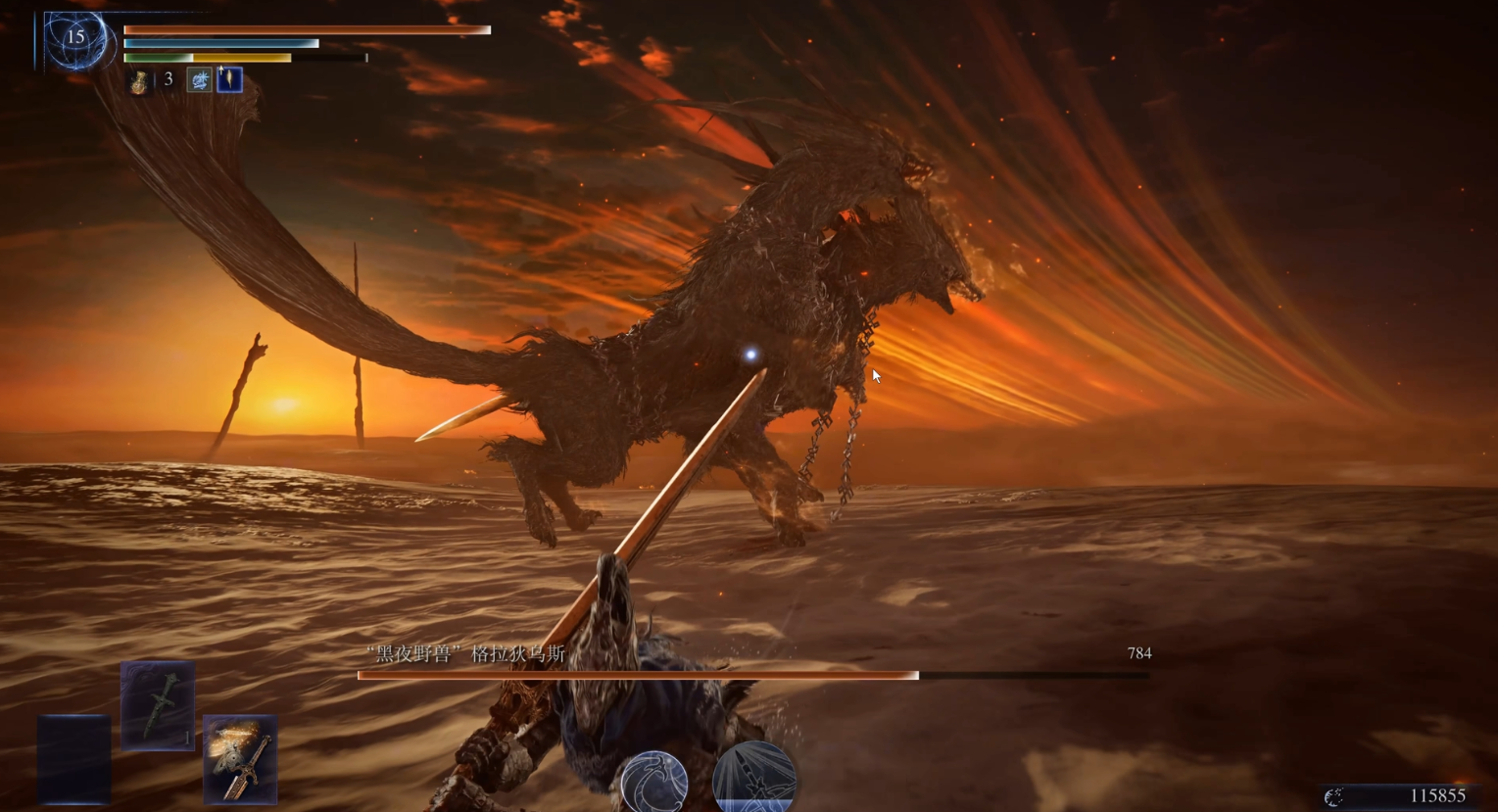Click the rune currency icon
1498x812 pixels.
point(1333,797)
